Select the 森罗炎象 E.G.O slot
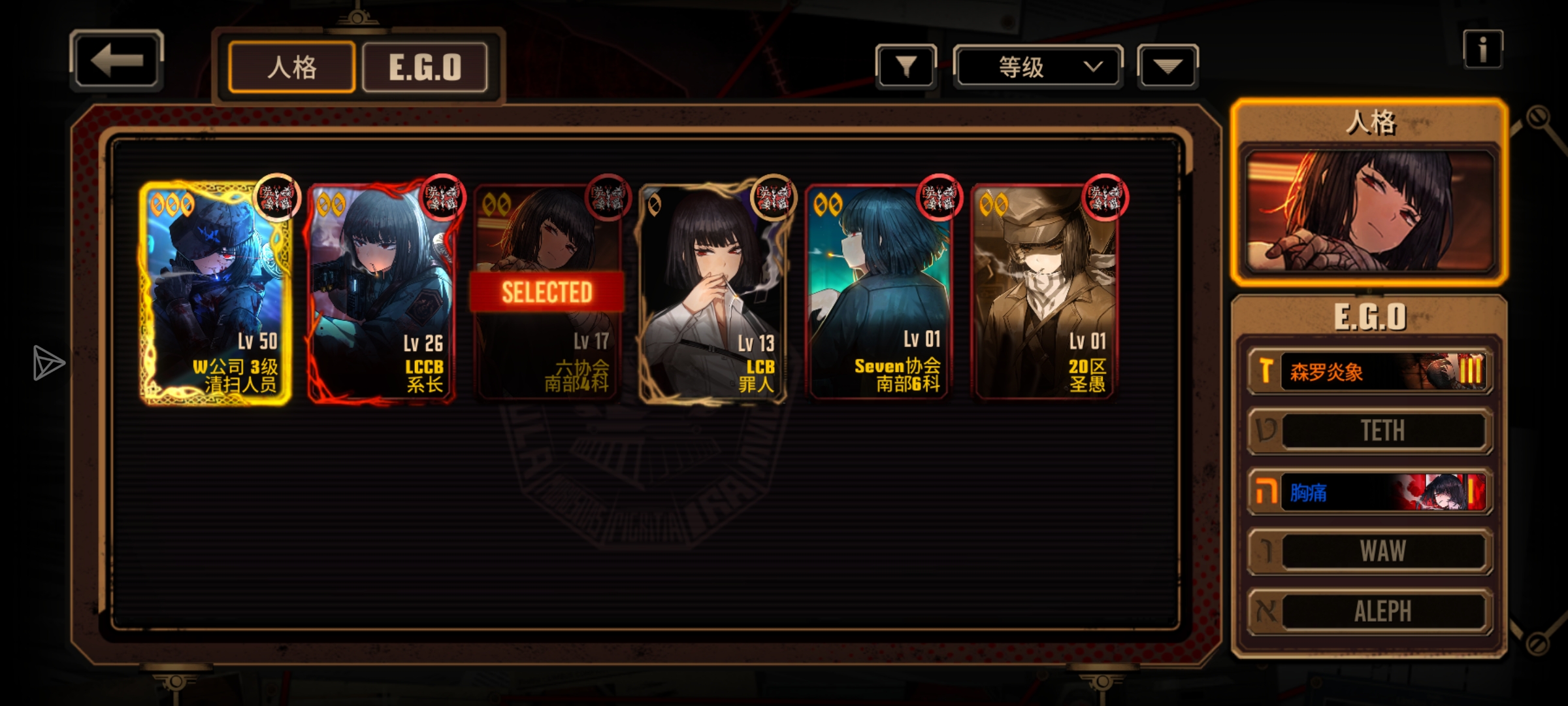The image size is (1568, 706). click(1370, 371)
